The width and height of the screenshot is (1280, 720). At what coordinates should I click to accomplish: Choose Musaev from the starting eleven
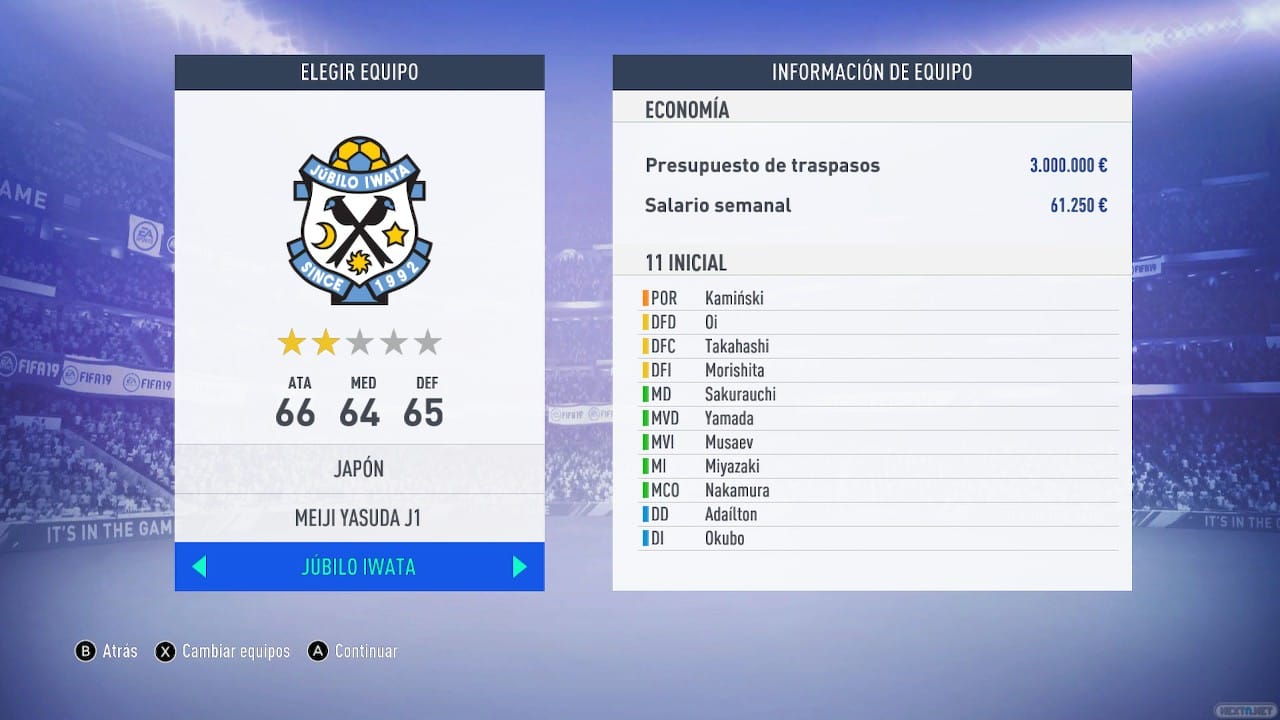pos(729,442)
